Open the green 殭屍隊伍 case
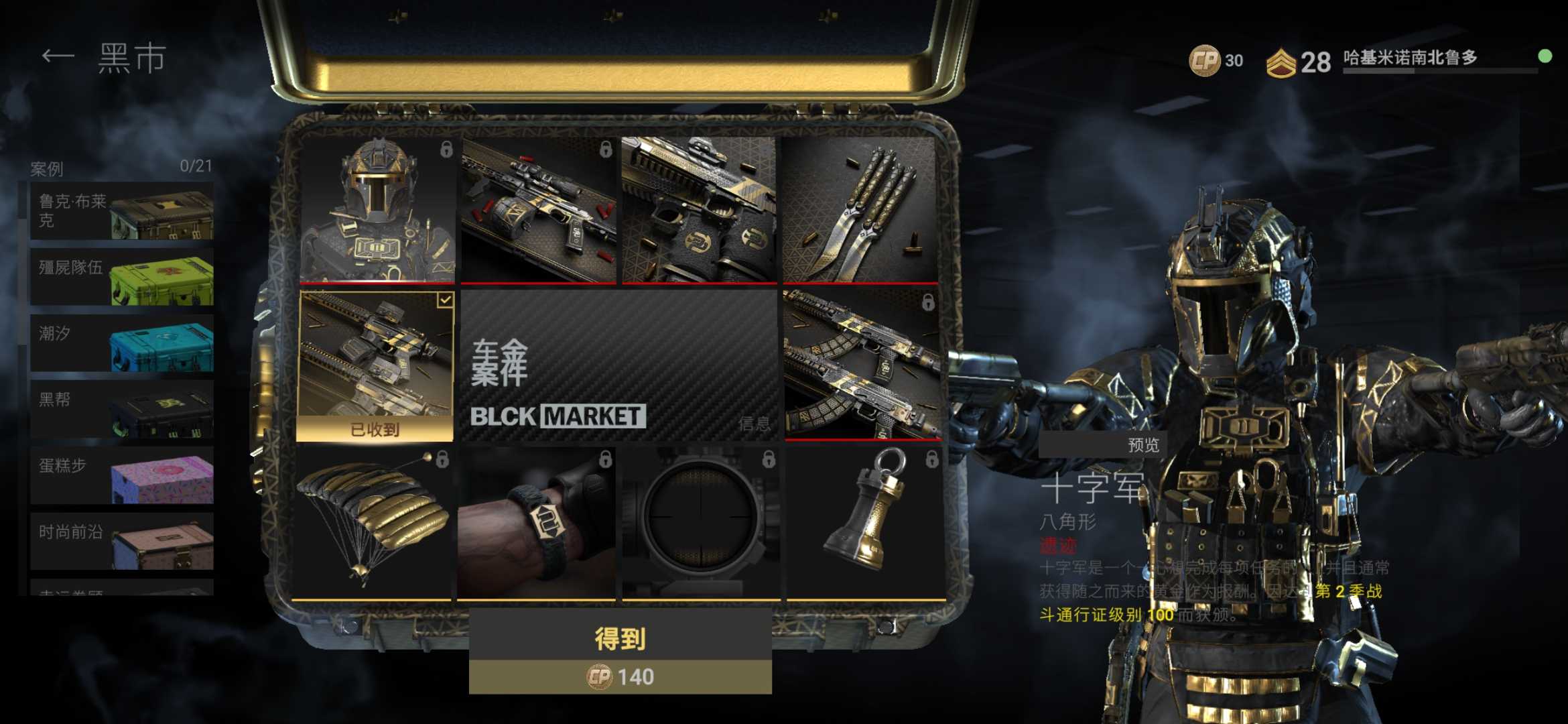The width and height of the screenshot is (1568, 724). [x=122, y=277]
